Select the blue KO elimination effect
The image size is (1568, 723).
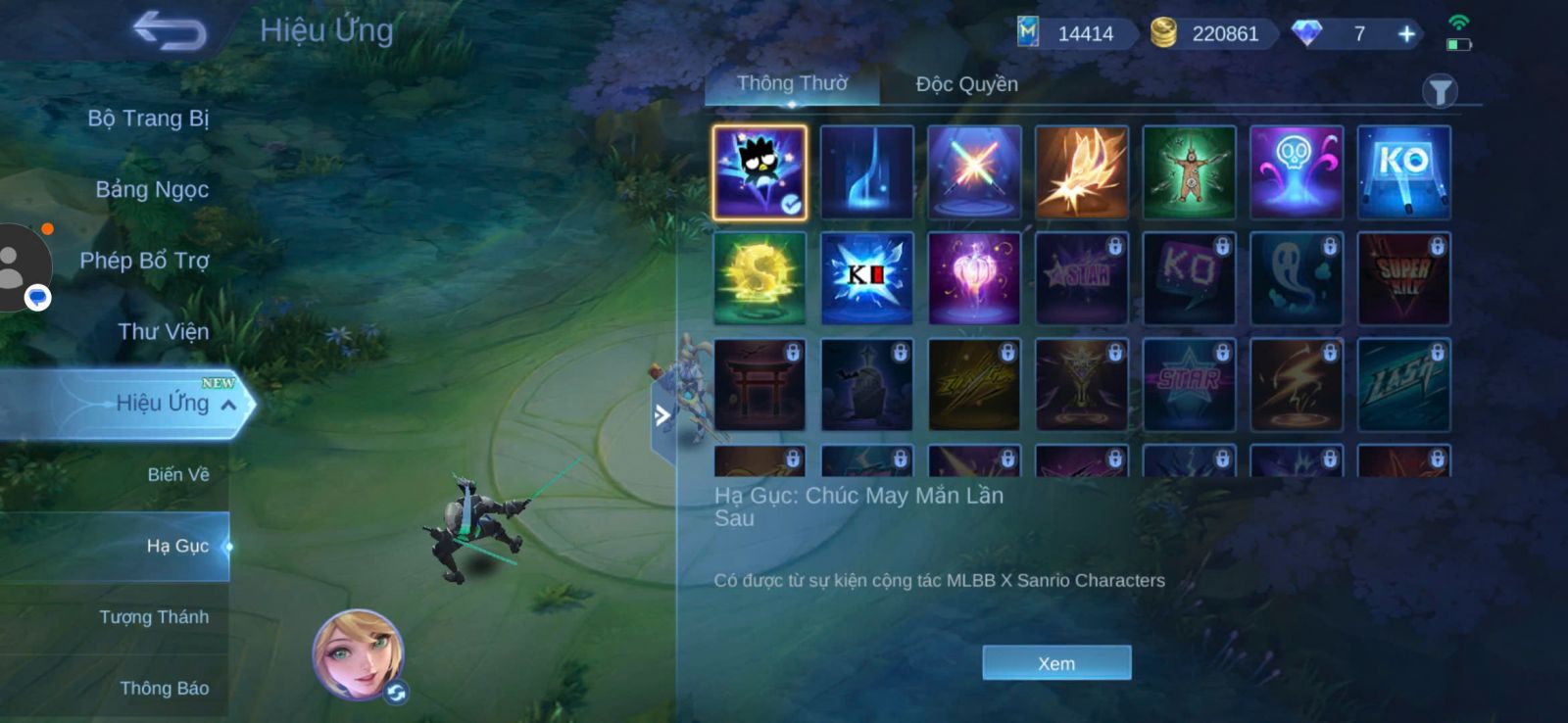[x=1403, y=171]
